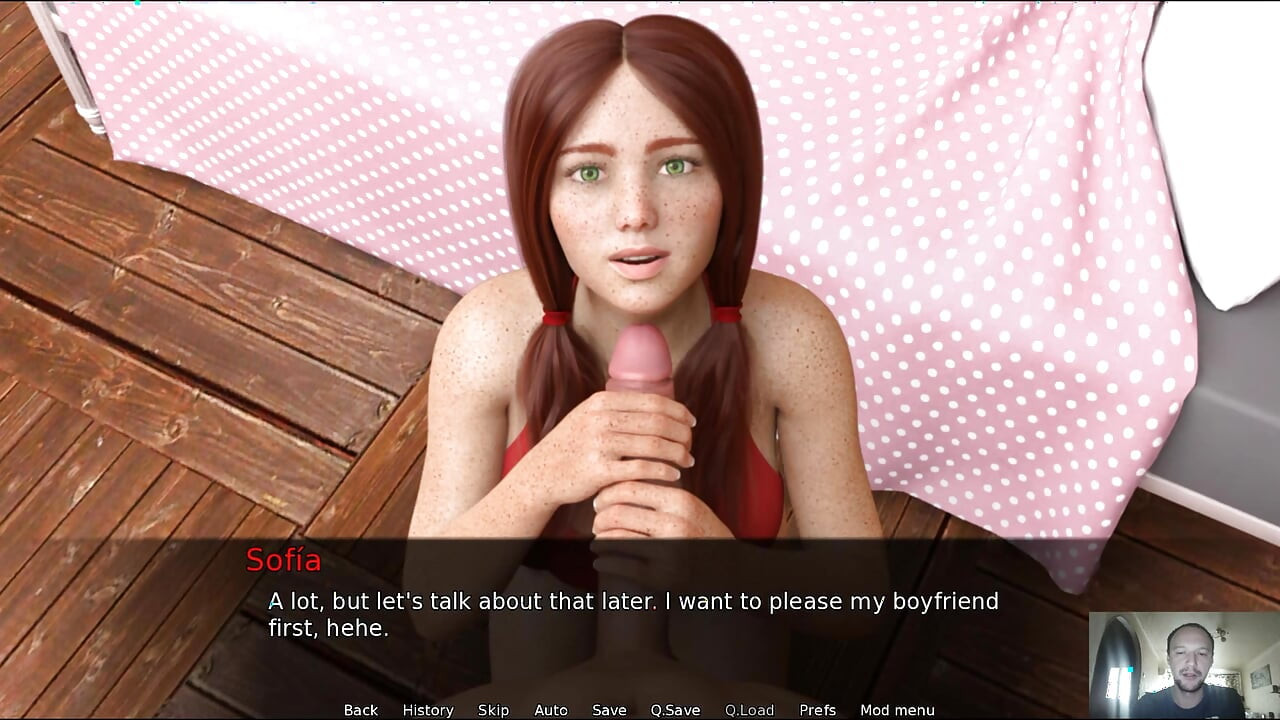Click Save in the quick menu bar
The image size is (1280, 720).
point(610,710)
